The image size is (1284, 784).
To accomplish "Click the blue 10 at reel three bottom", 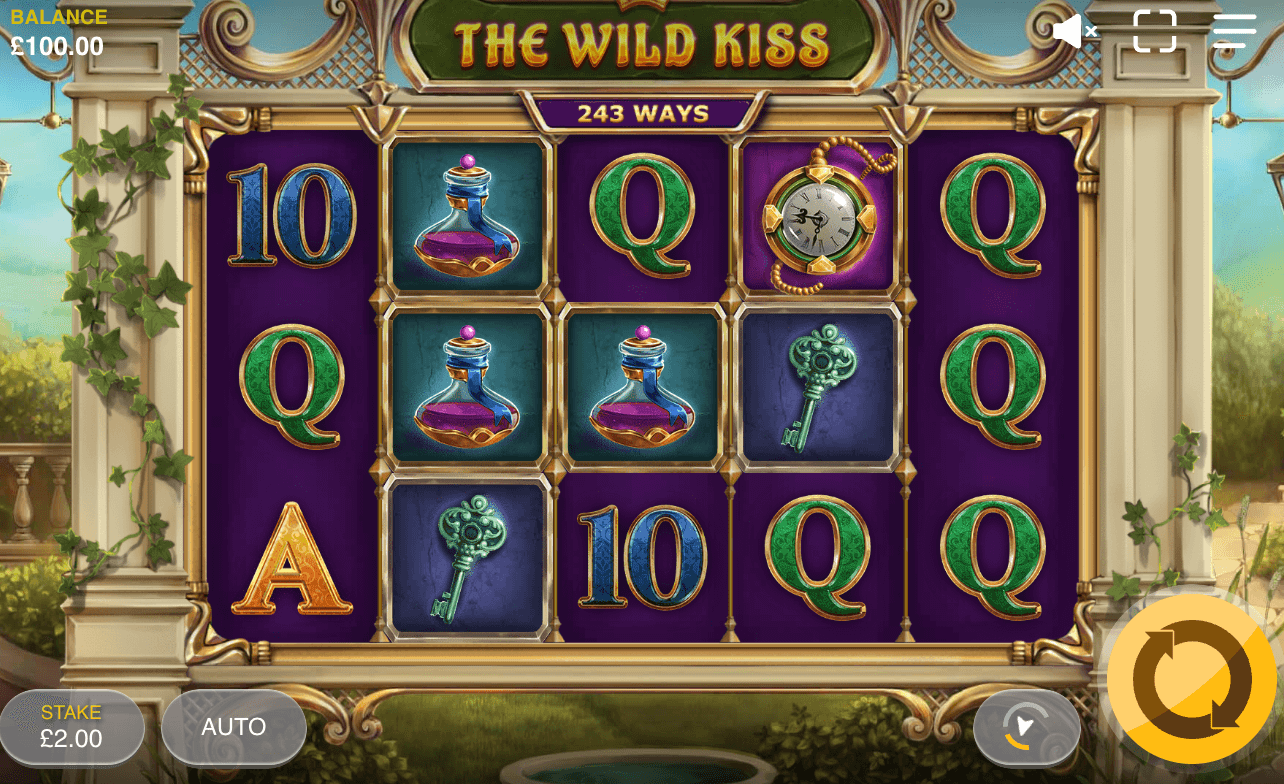I will pos(643,560).
